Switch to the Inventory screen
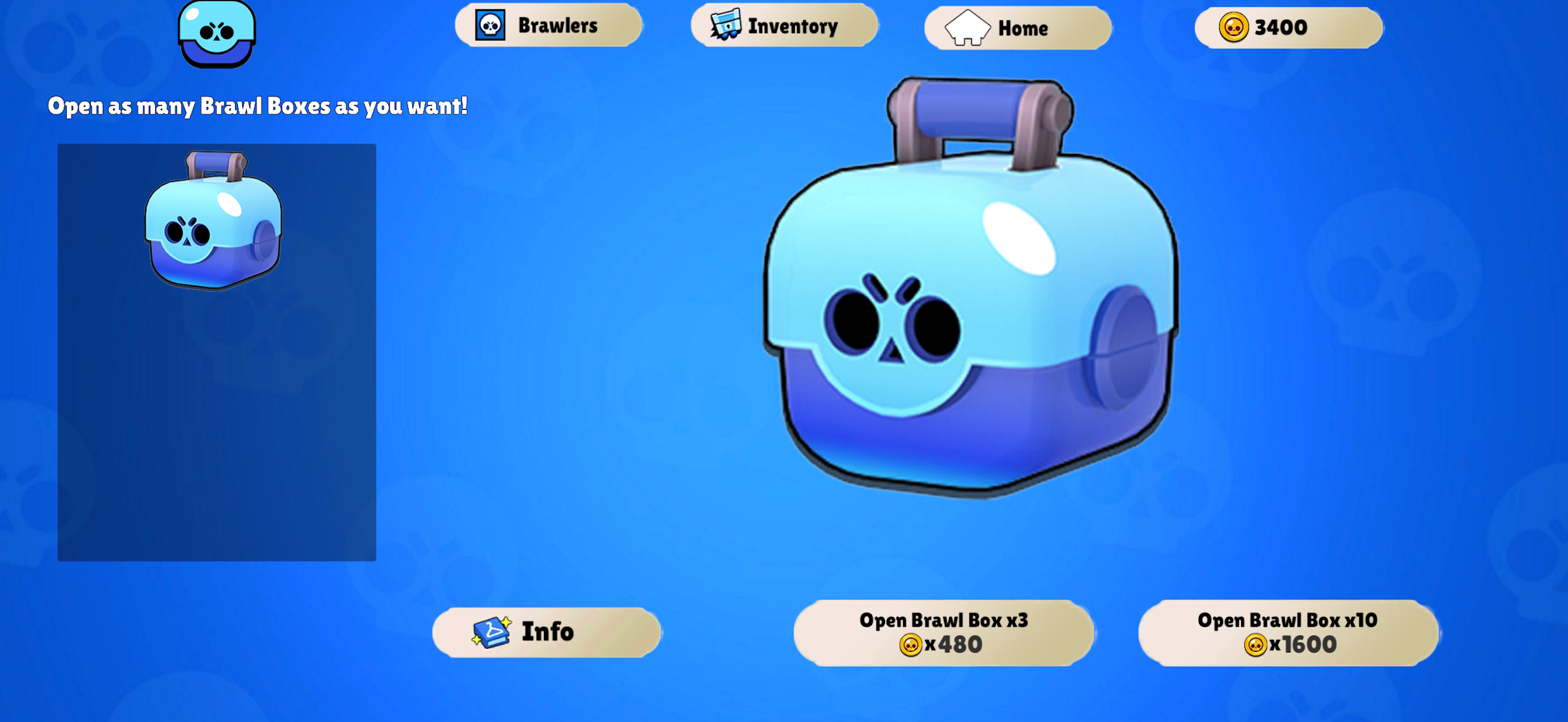Viewport: 1568px width, 722px height. pyautogui.click(x=785, y=26)
